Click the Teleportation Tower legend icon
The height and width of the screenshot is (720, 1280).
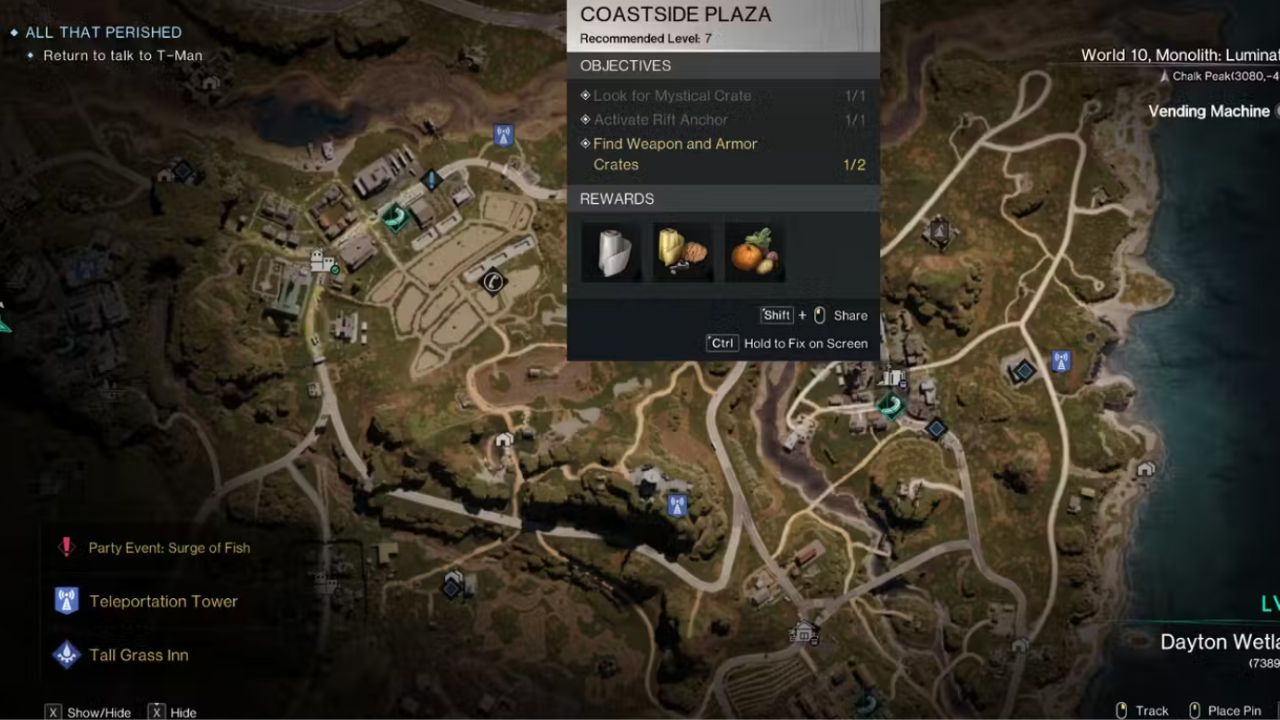tap(66, 601)
